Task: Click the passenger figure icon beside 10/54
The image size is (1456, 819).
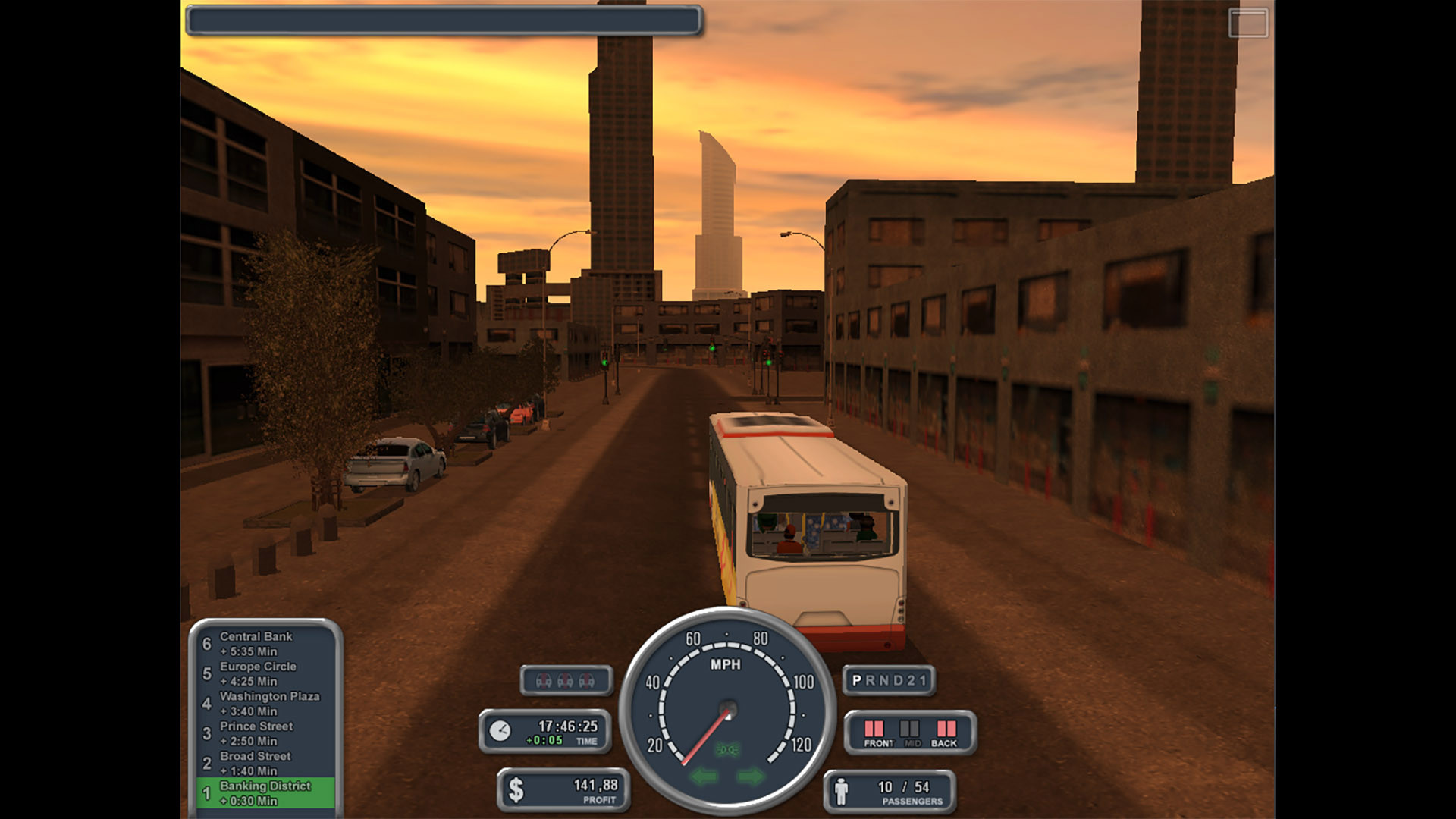Action: (x=842, y=789)
